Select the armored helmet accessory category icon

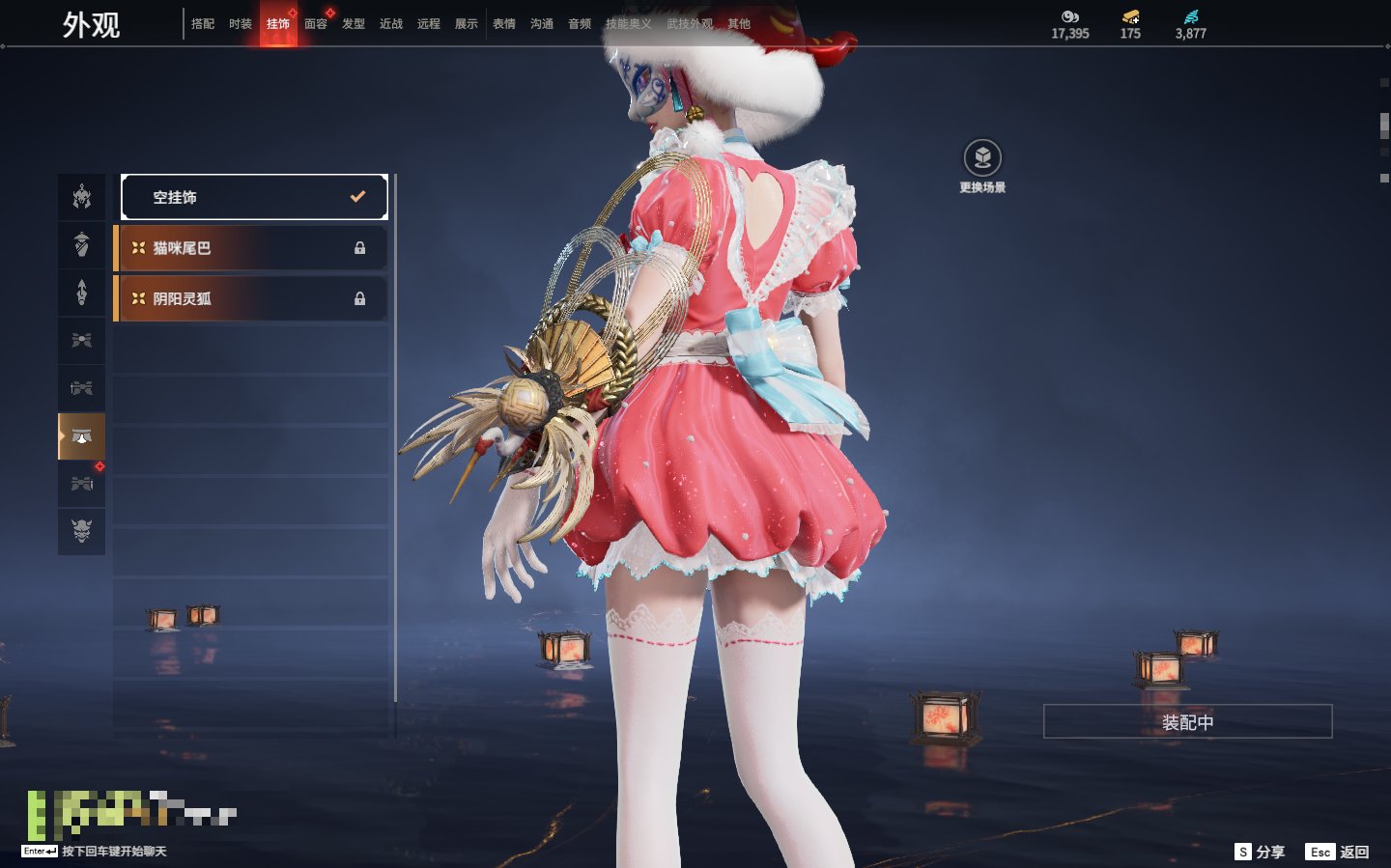(x=82, y=197)
